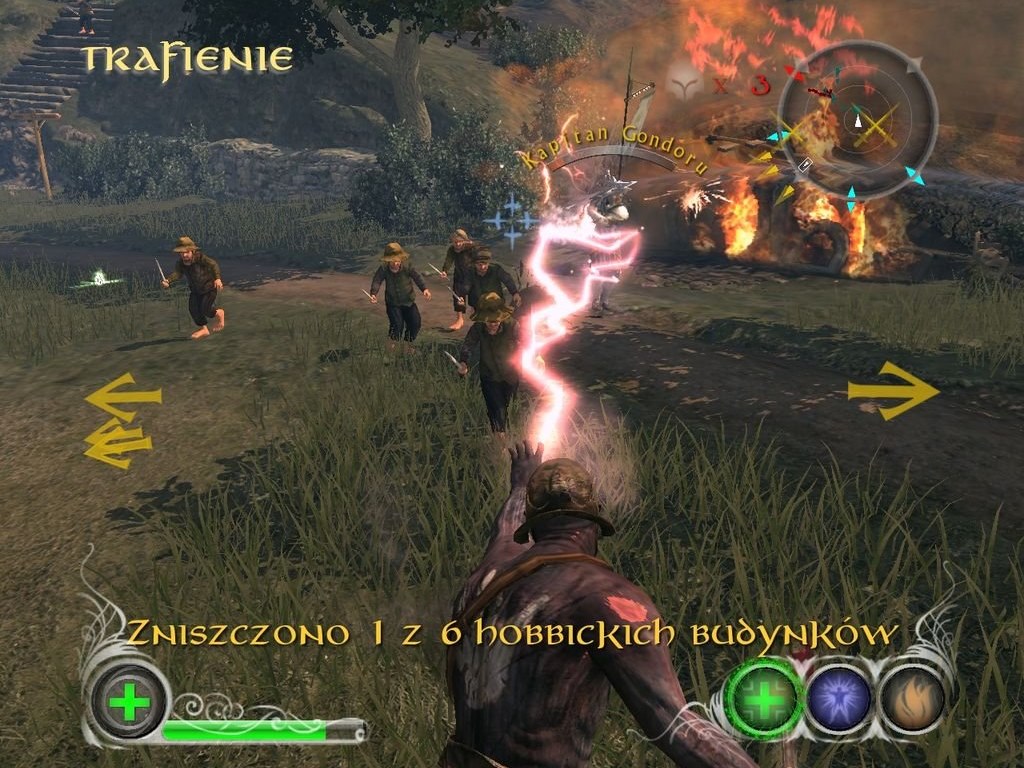This screenshot has width=1024, height=768.
Task: Click the circular minimap radar
Action: point(857,121)
